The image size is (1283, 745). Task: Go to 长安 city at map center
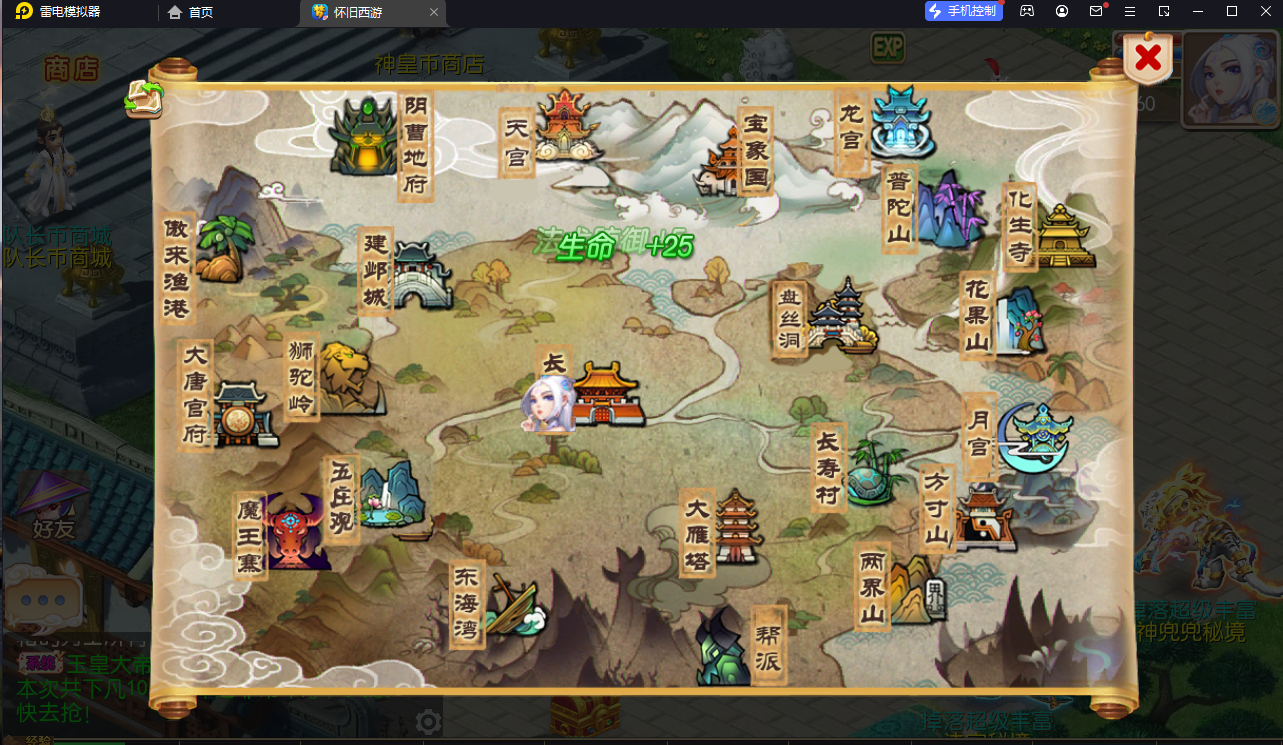(600, 395)
